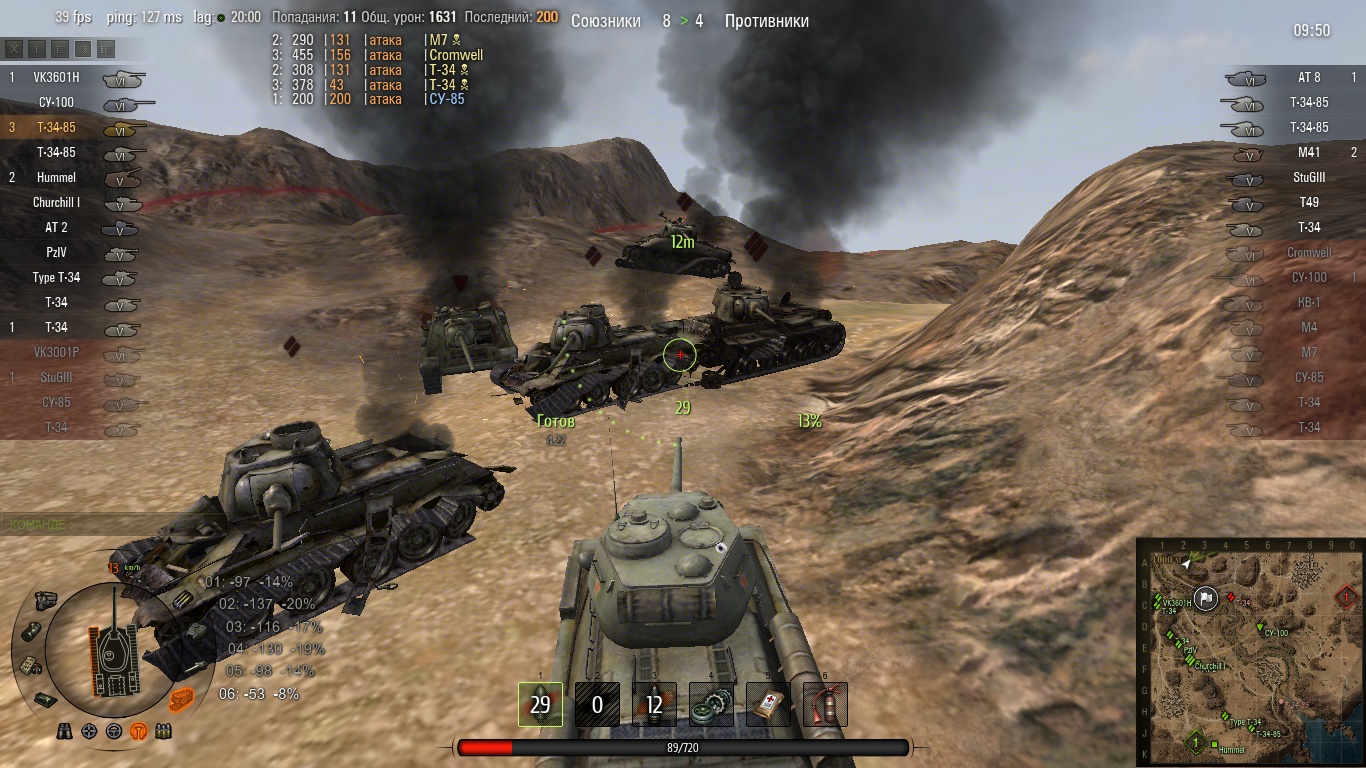Use the track repair kit consumable
This screenshot has width=1366, height=768.
coord(711,704)
